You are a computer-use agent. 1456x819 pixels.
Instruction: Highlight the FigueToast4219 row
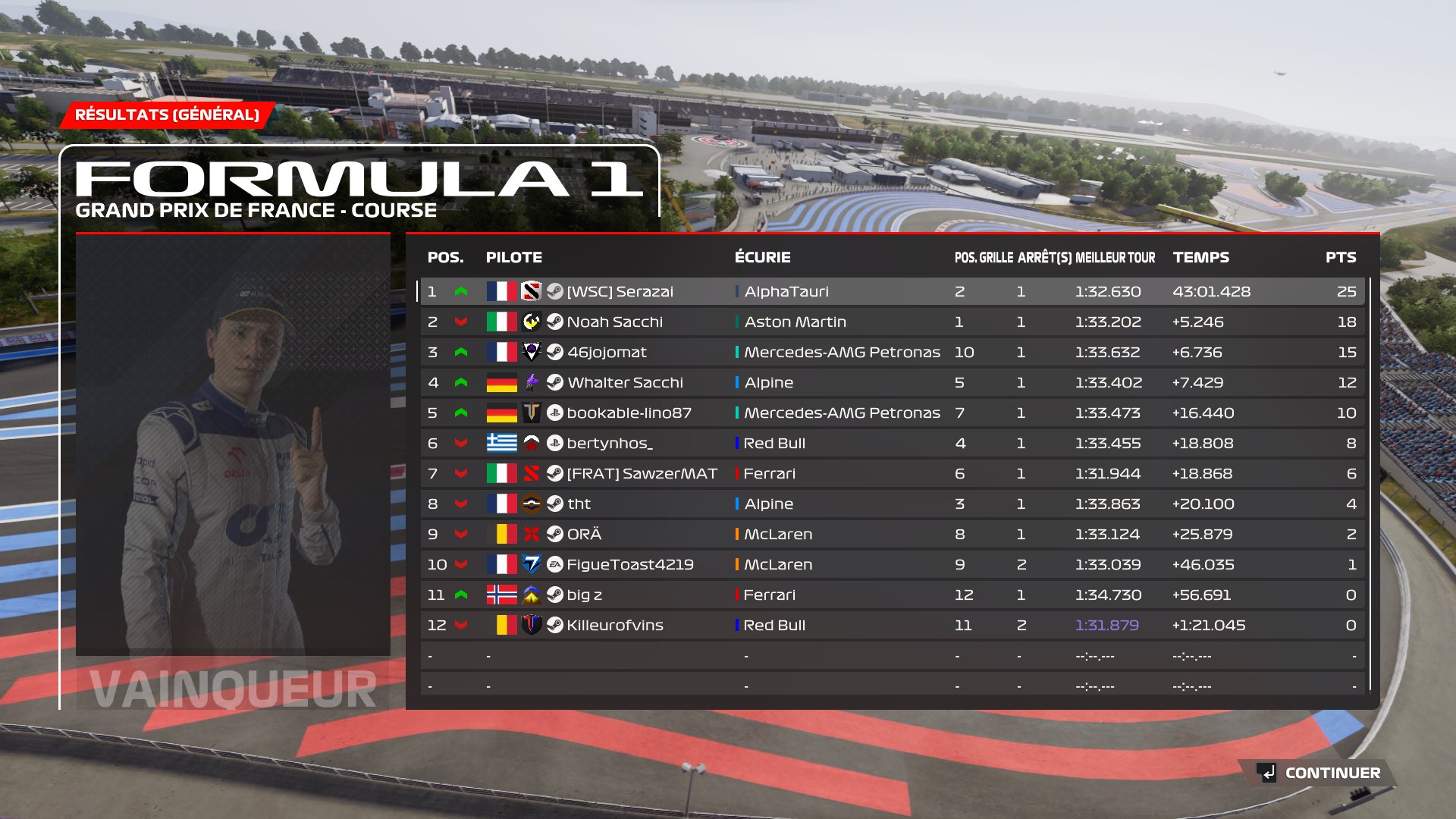(x=629, y=564)
